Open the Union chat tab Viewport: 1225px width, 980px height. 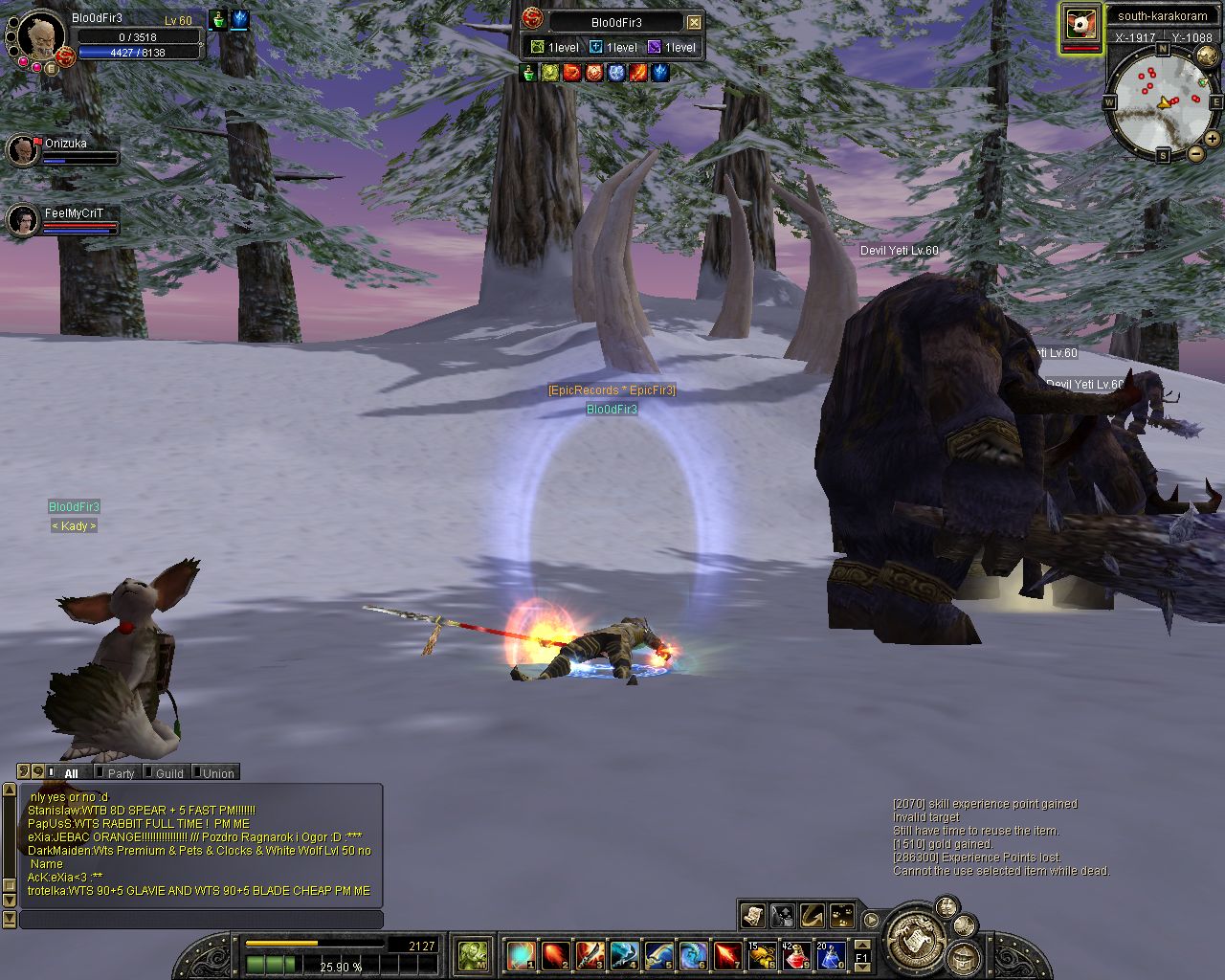(217, 773)
